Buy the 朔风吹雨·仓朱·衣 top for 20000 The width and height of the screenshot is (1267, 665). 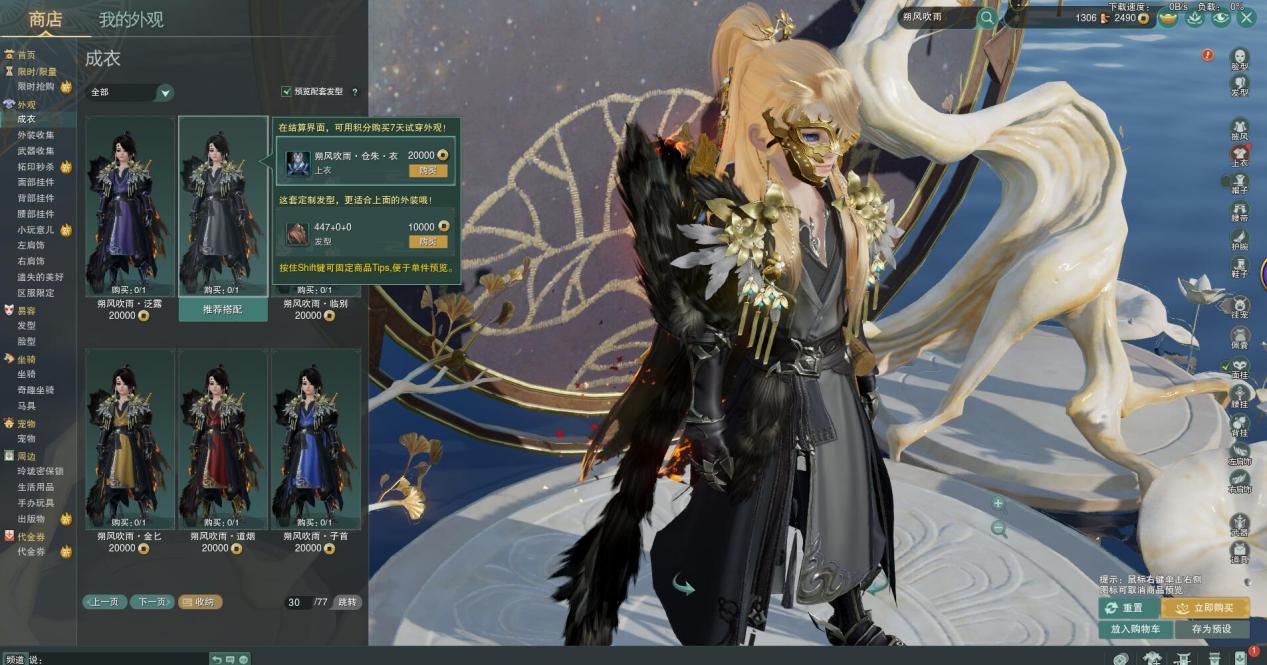tap(428, 171)
